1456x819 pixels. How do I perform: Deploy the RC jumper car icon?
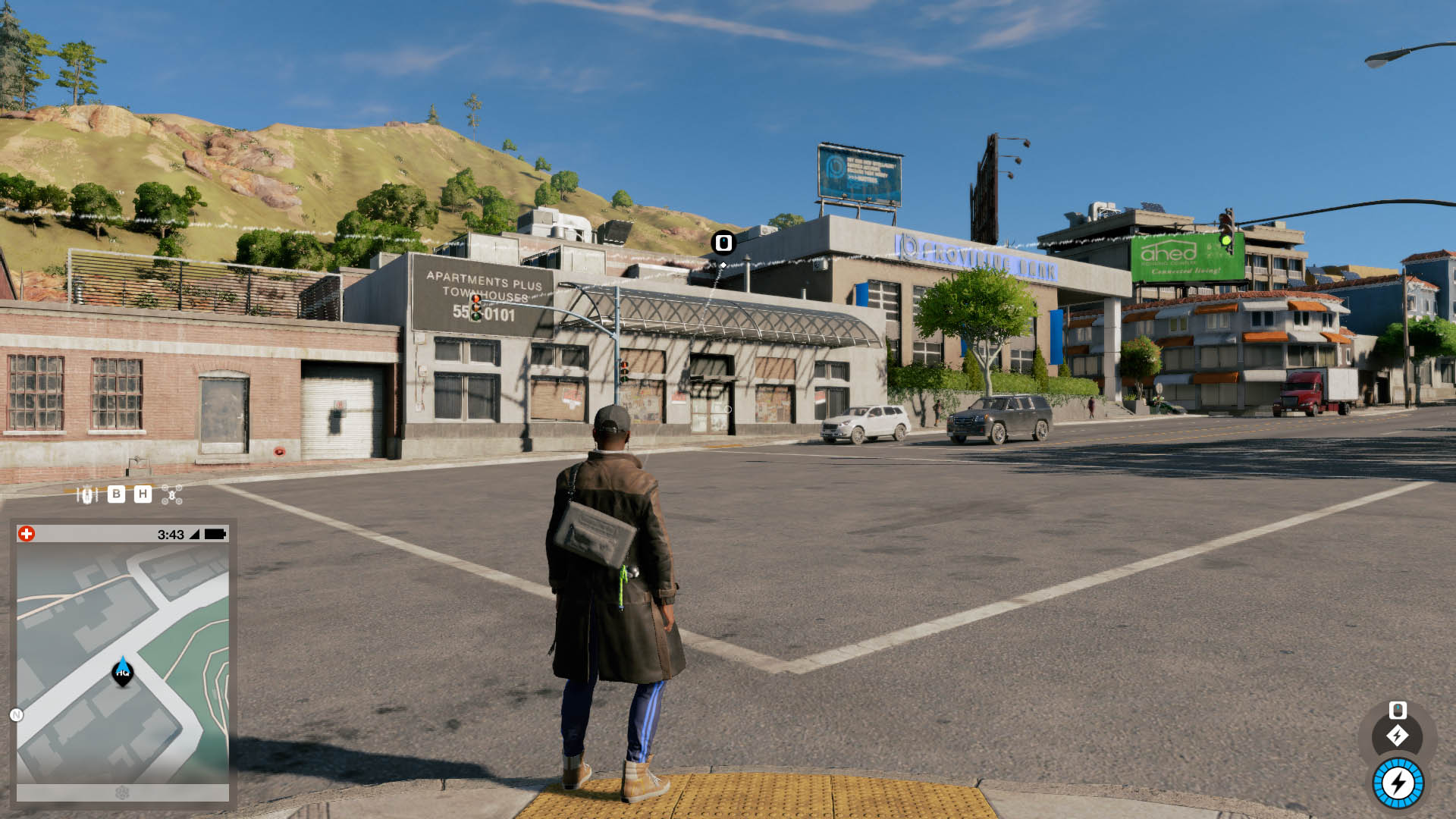pos(86,495)
